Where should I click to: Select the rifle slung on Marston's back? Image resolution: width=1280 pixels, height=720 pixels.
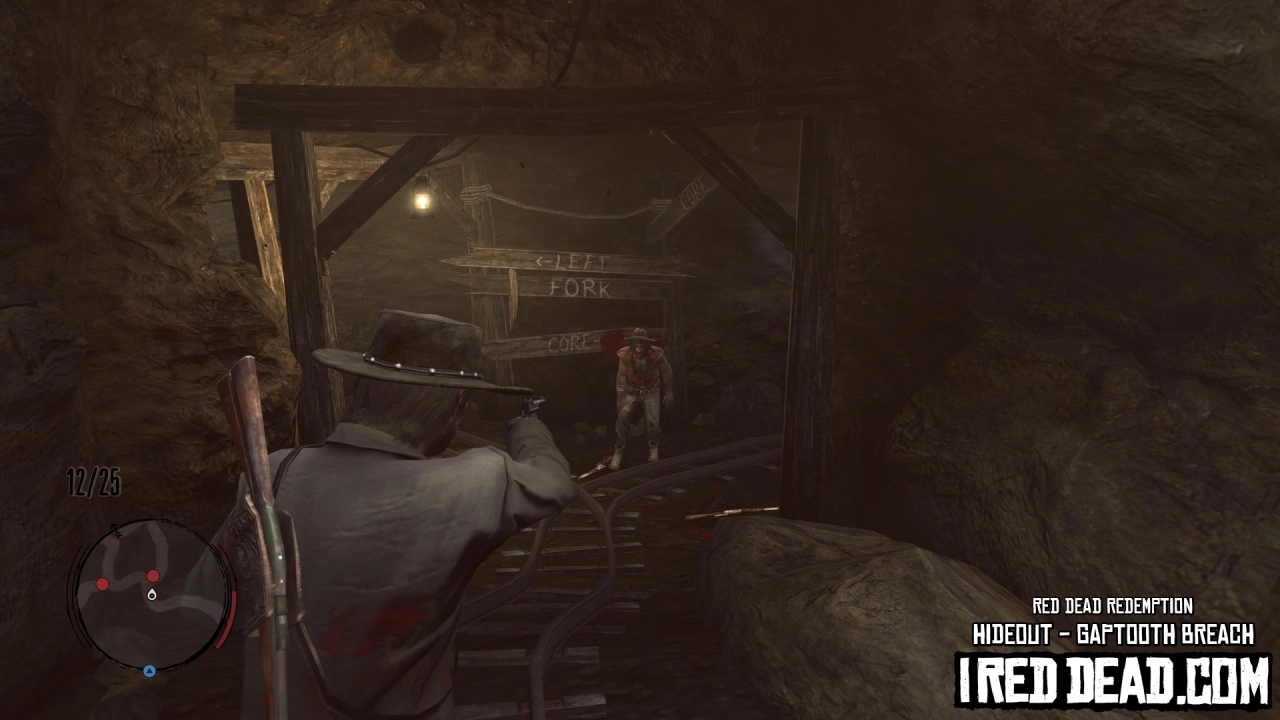252,450
